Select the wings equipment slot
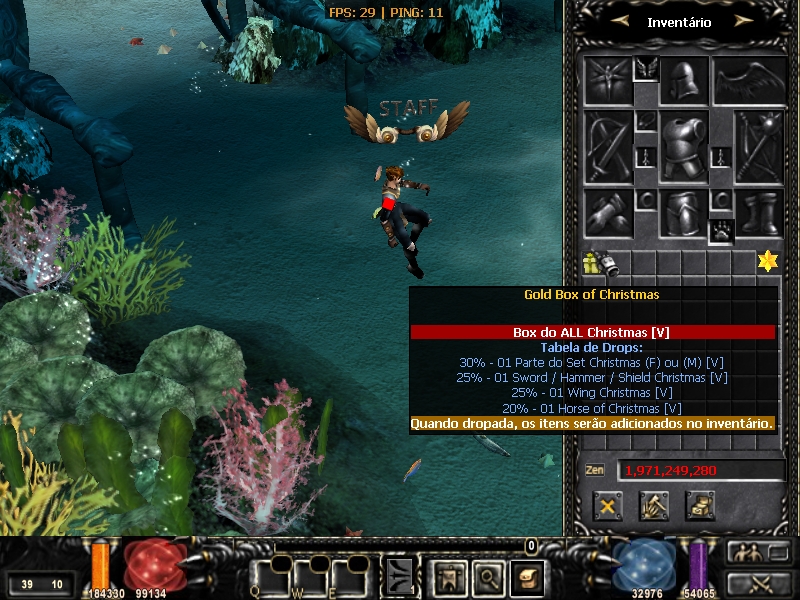The height and width of the screenshot is (600, 800). pyautogui.click(x=746, y=81)
